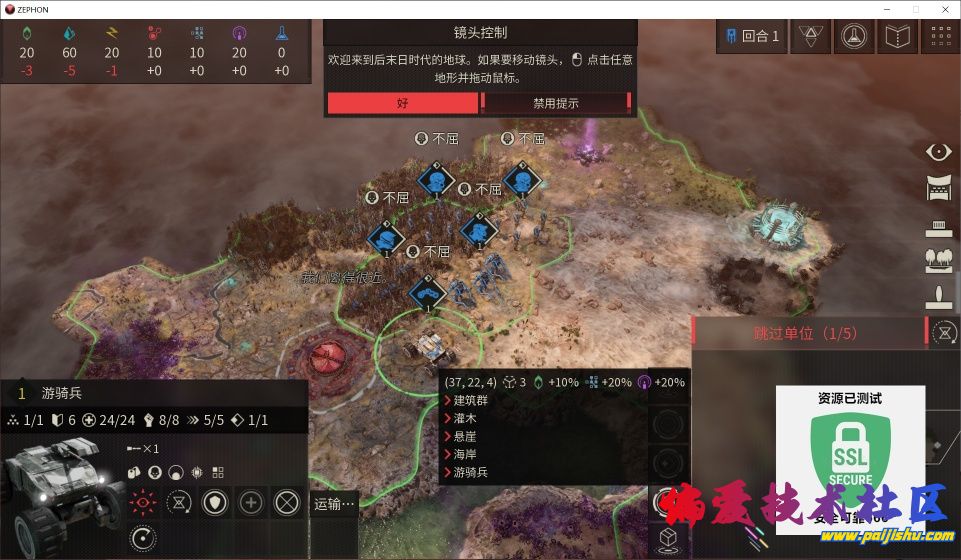Use the plus-sign heal action
The width and height of the screenshot is (961, 560).
coord(251,502)
